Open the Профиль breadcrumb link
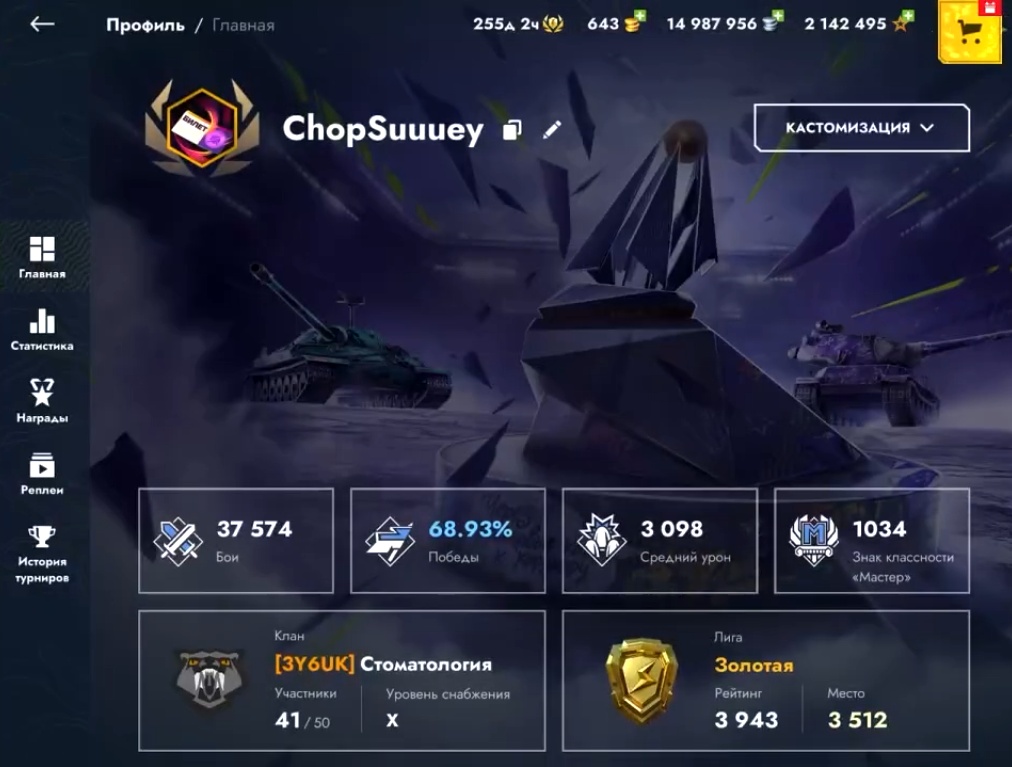This screenshot has width=1012, height=767. pyautogui.click(x=145, y=24)
